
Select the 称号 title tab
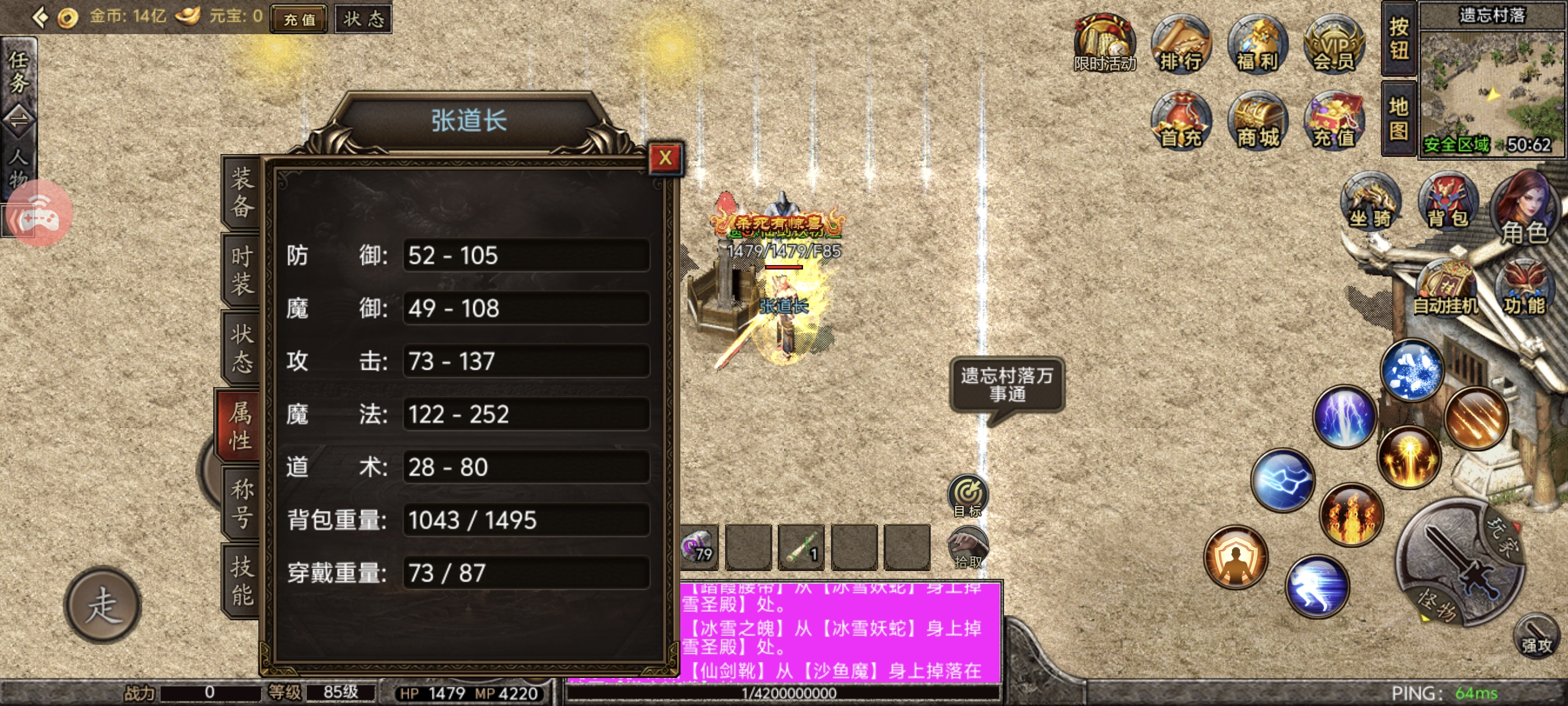point(241,503)
